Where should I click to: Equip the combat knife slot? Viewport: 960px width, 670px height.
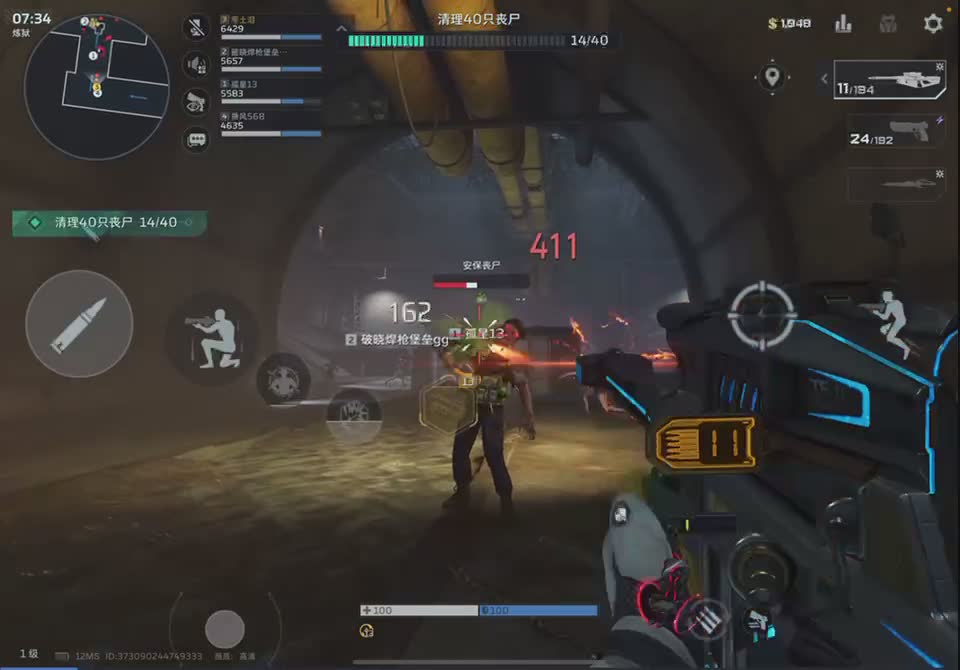click(895, 184)
